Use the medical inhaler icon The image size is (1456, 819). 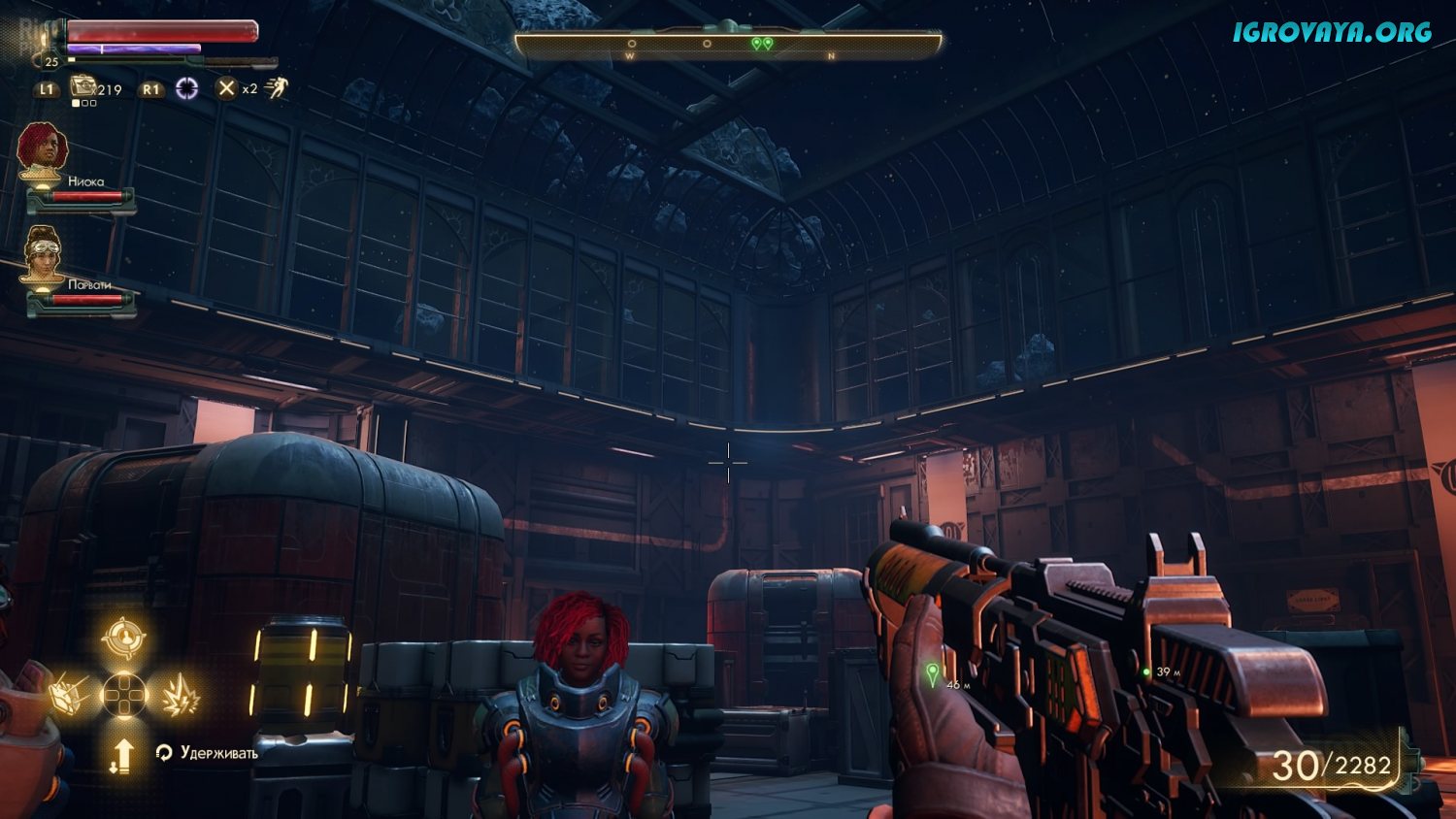point(83,87)
